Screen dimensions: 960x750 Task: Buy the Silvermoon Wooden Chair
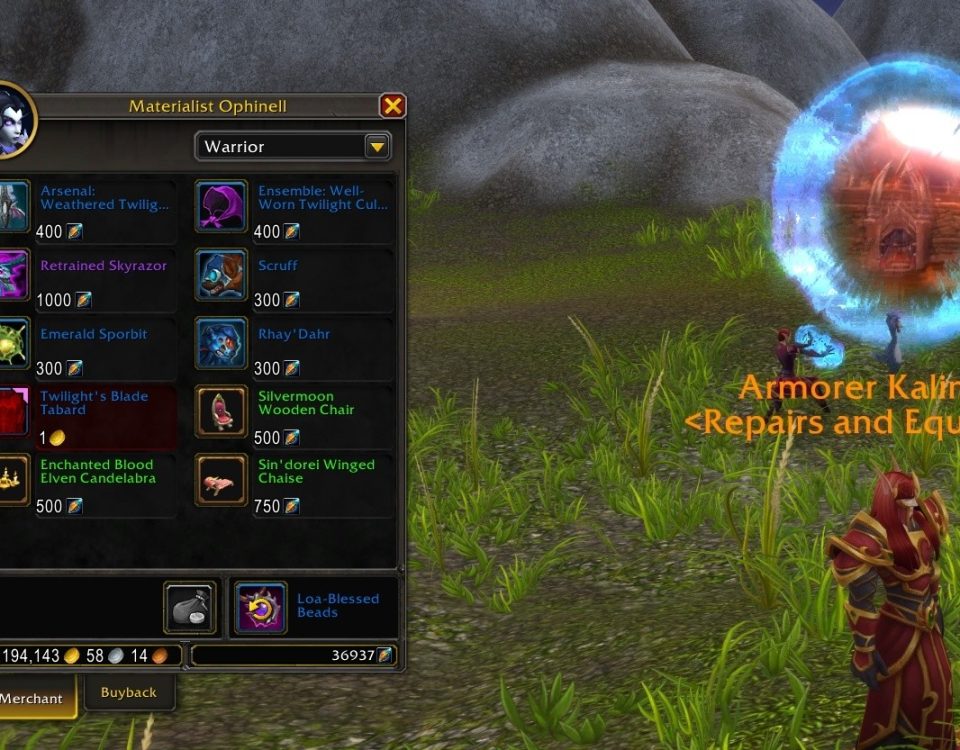[x=221, y=411]
